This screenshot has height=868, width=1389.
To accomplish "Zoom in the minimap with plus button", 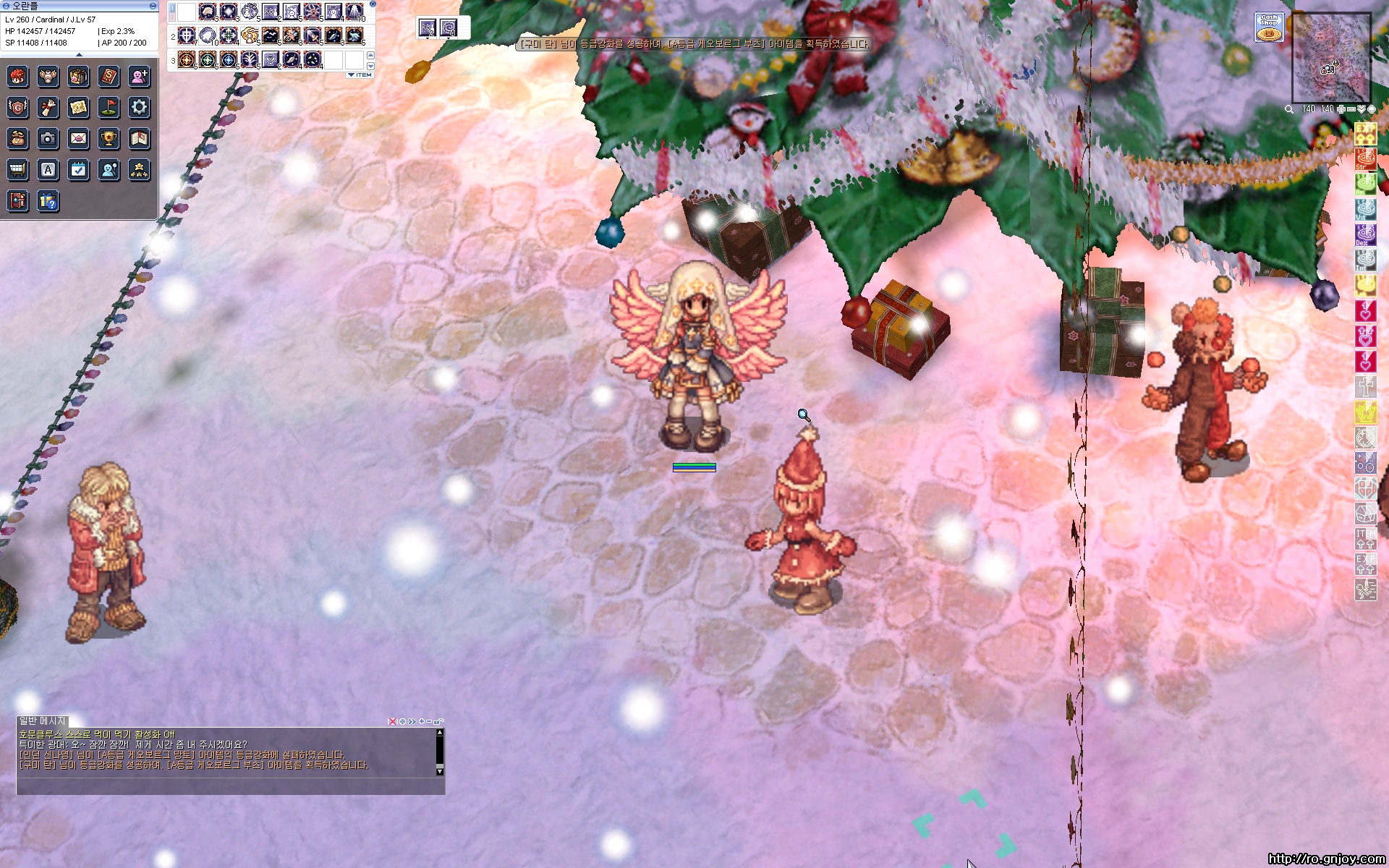I will (1341, 109).
